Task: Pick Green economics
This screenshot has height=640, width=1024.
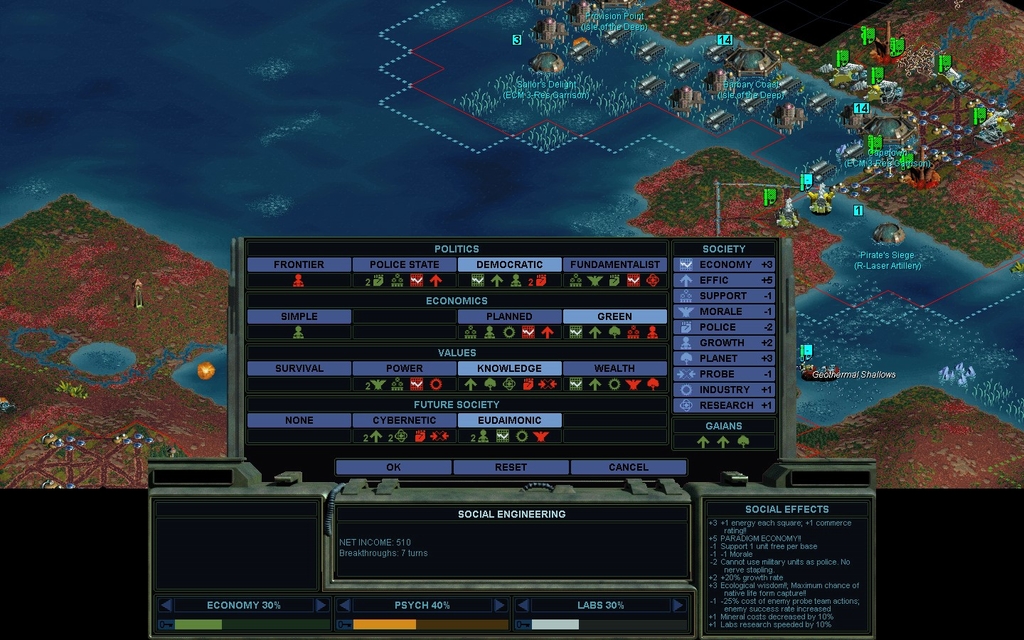Action: [614, 317]
